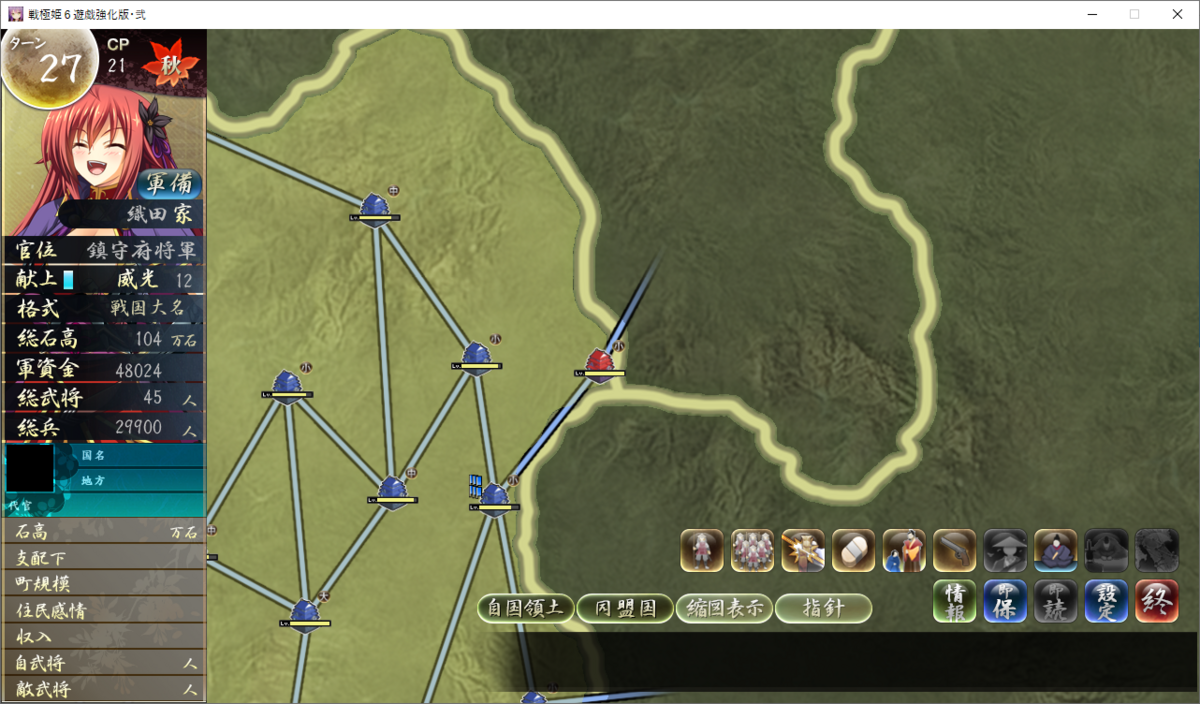This screenshot has width=1200, height=704.
Task: Quick save with the blue 即保 button
Action: pyautogui.click(x=1005, y=602)
